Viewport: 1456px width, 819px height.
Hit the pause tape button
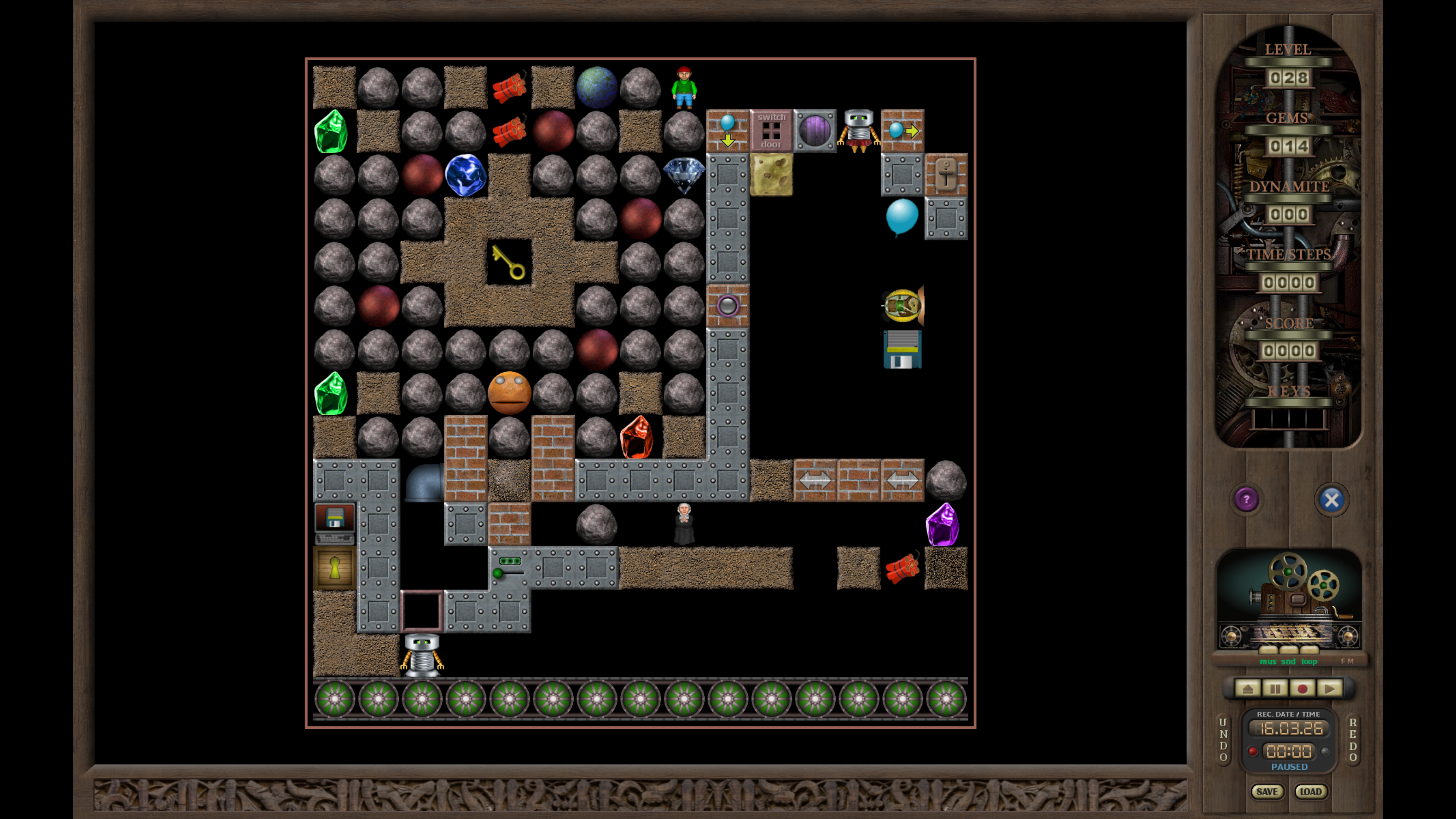coord(1274,689)
